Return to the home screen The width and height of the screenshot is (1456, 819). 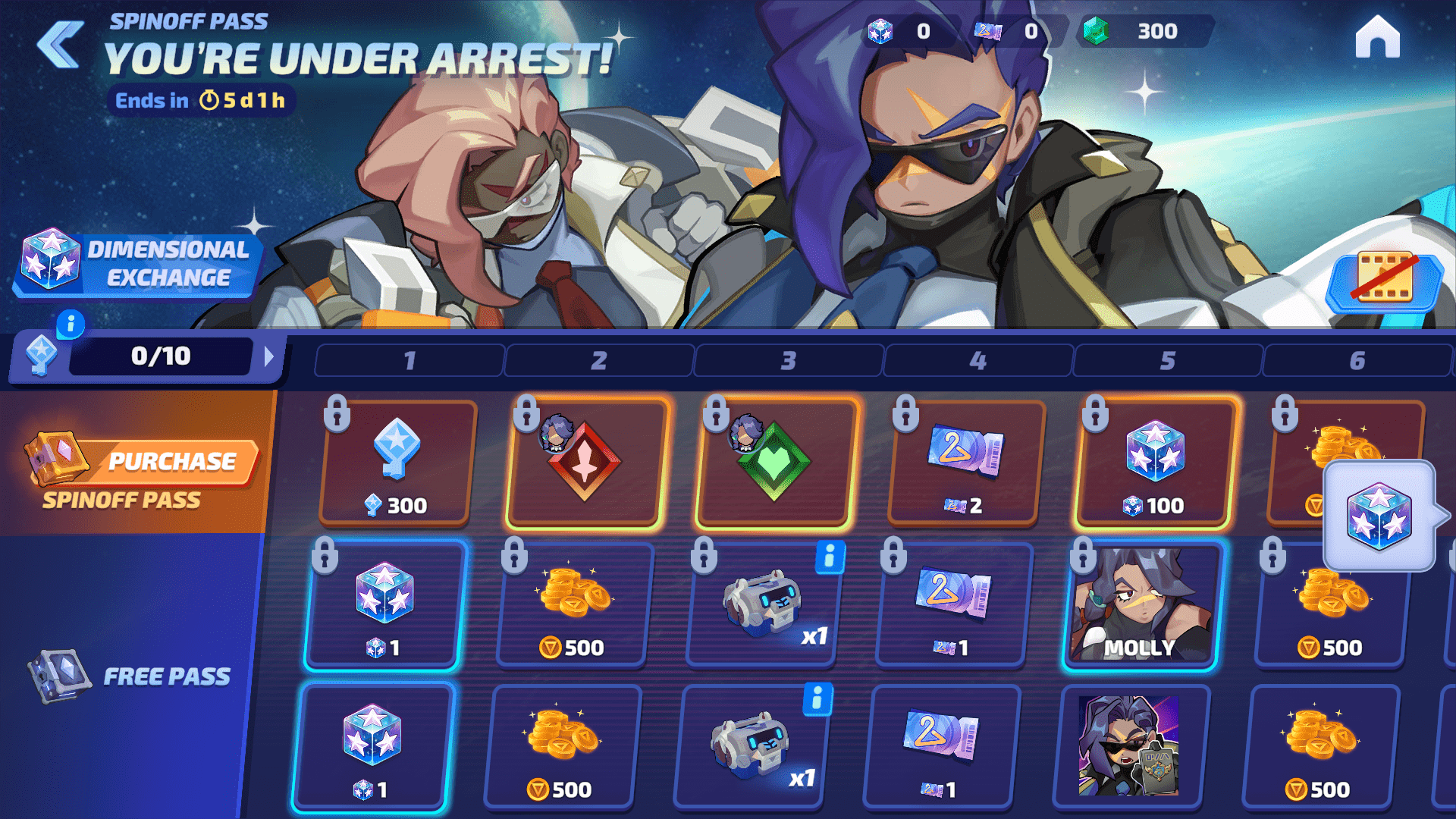[1377, 38]
